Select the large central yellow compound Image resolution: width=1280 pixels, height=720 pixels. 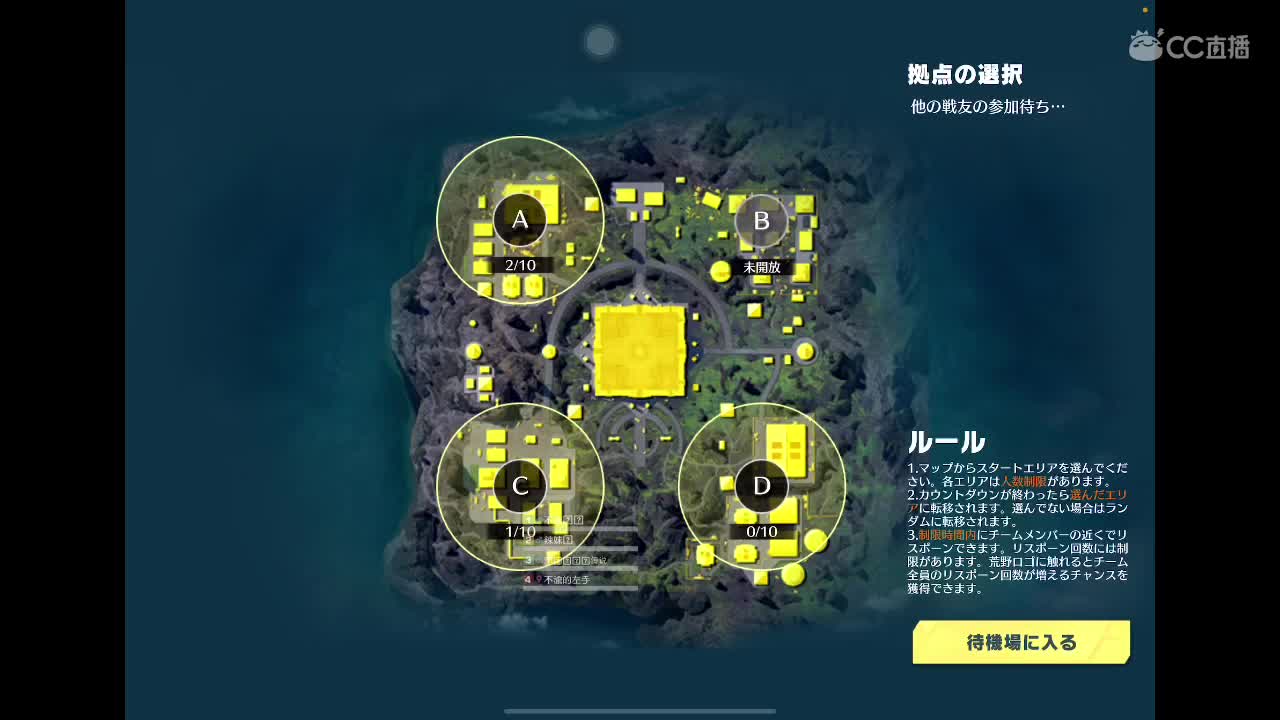click(642, 350)
